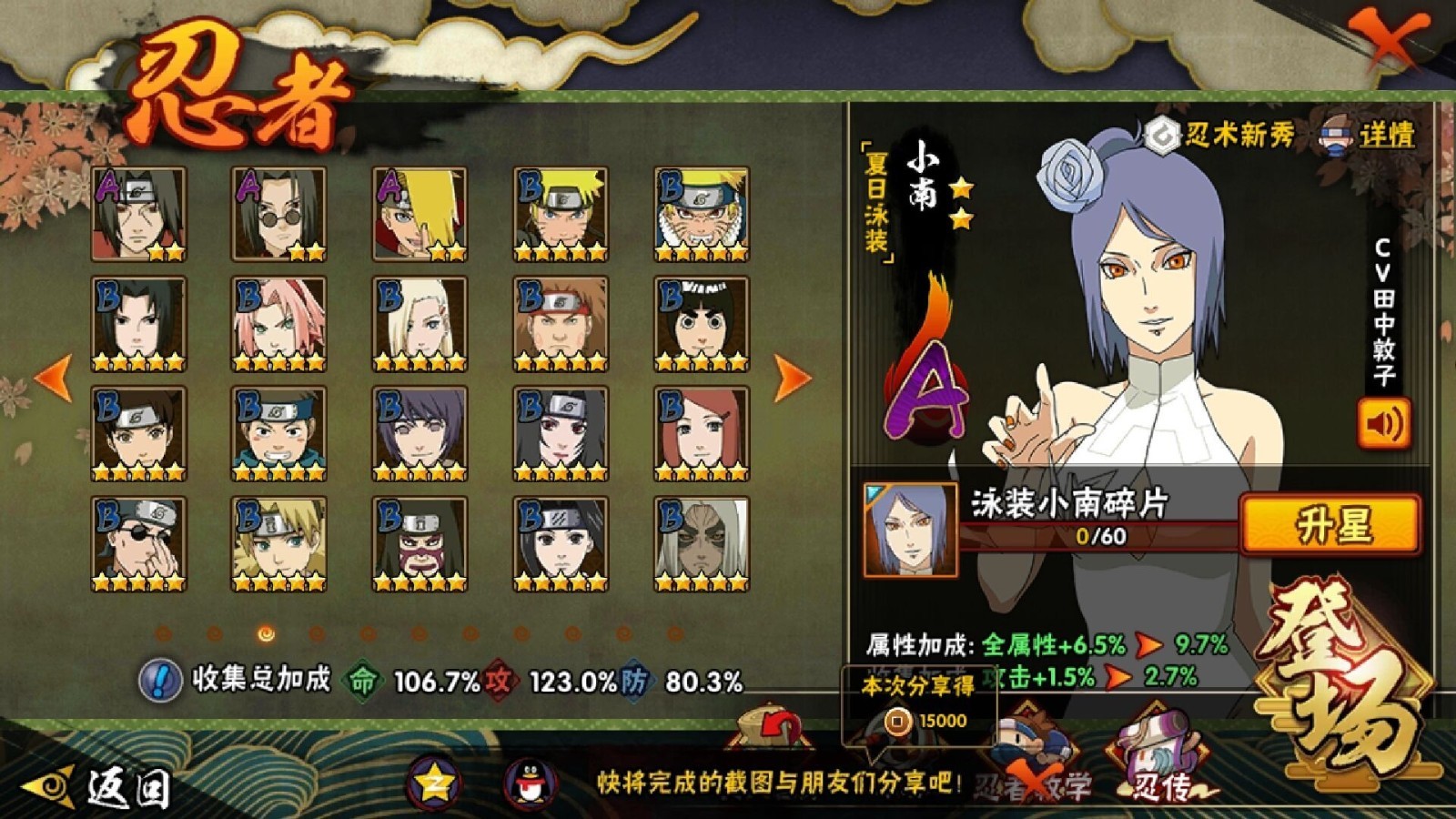This screenshot has width=1456, height=819.
Task: Select the red-haired Kushina portrait
Action: point(701,433)
